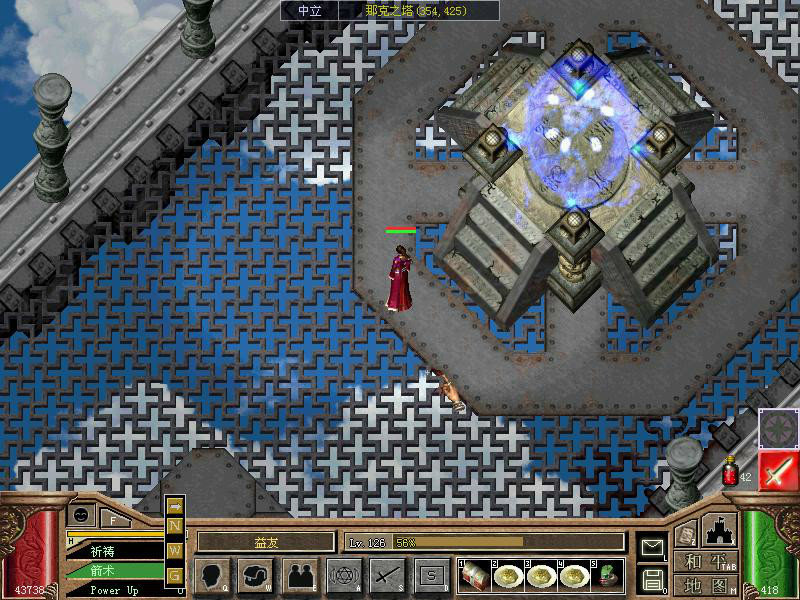Open the two-person party icon
This screenshot has height=600, width=800.
[x=299, y=575]
